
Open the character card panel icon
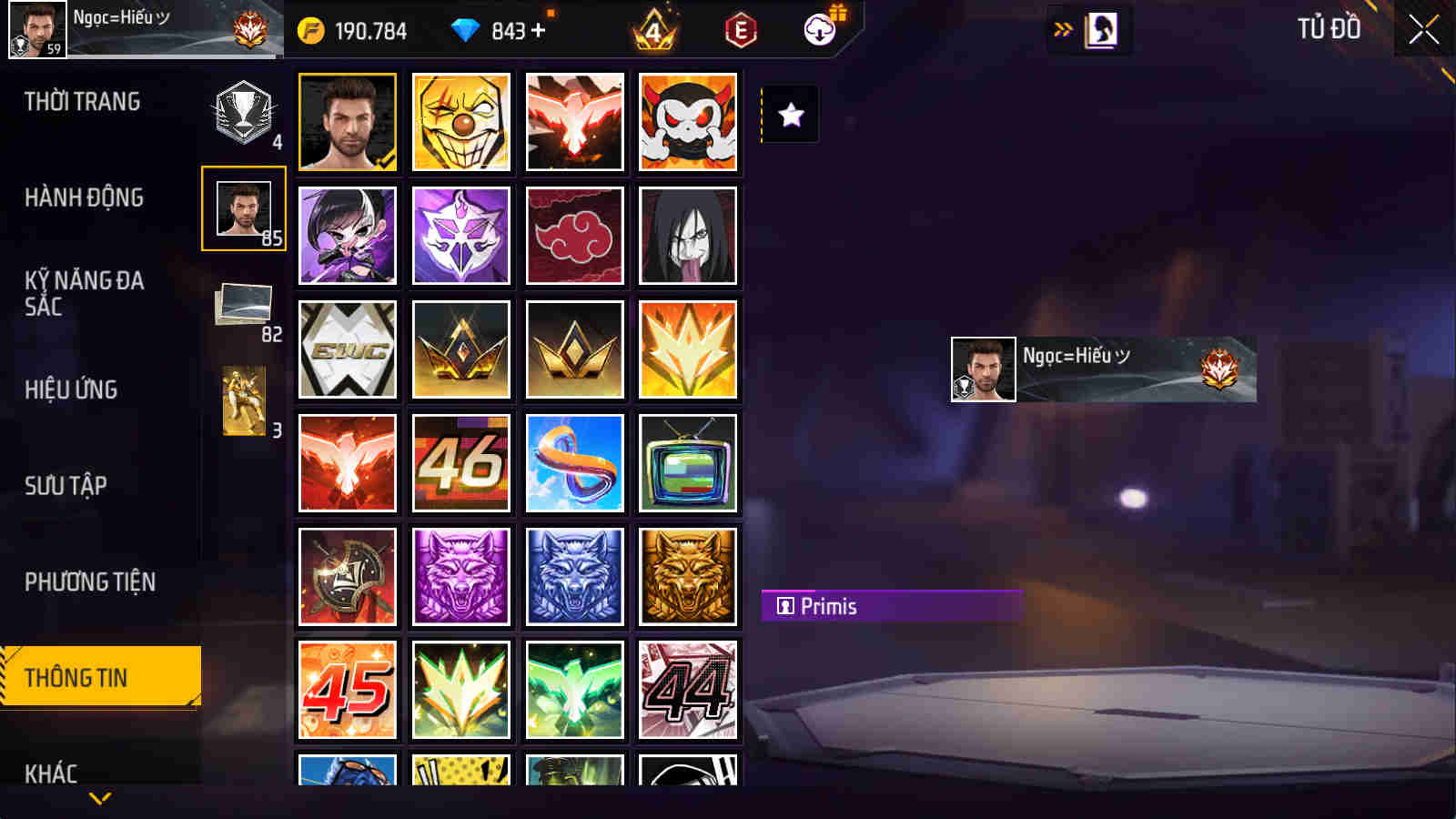click(x=1103, y=28)
